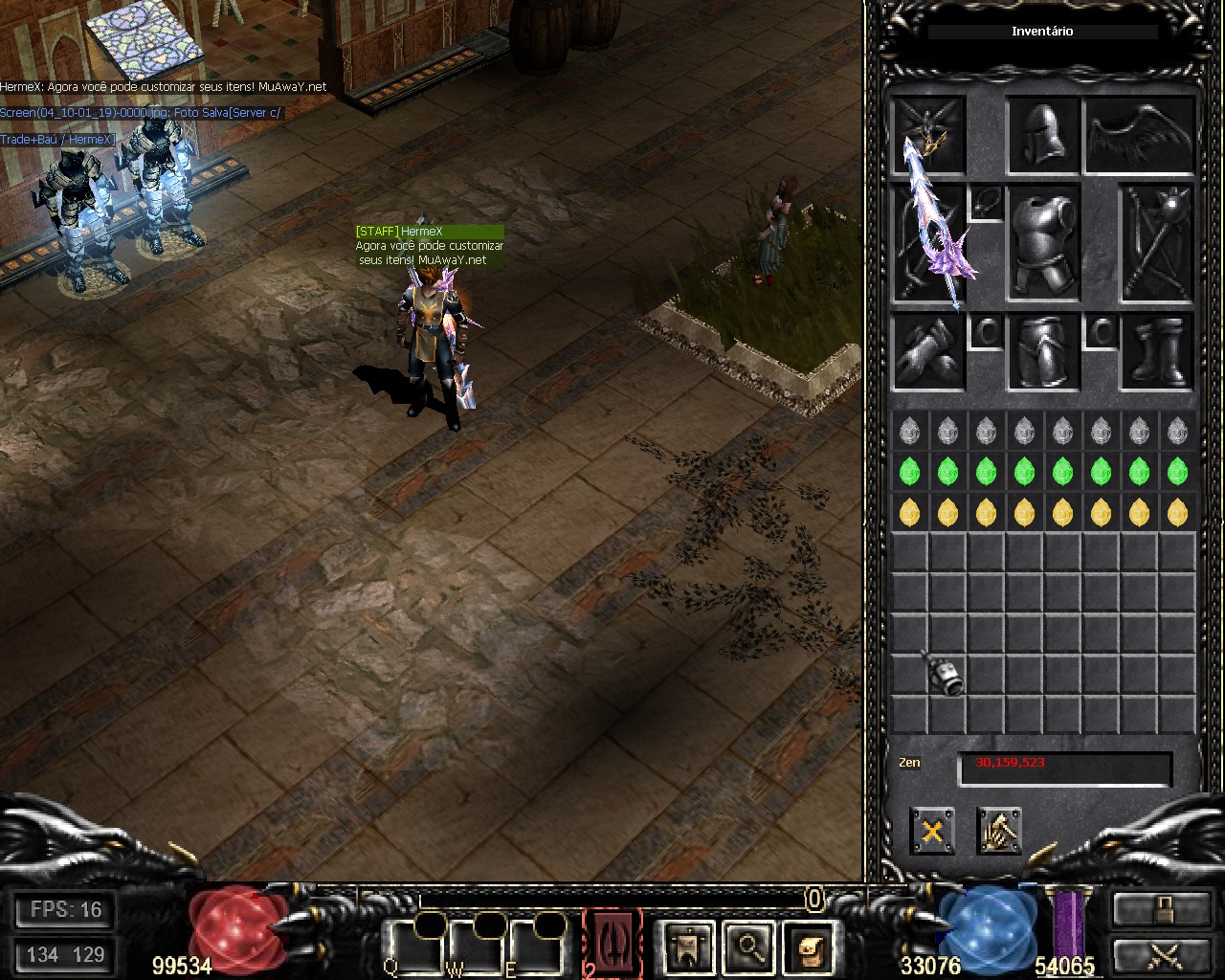The image size is (1225, 980).
Task: Click the helmet equipment slot
Action: pos(1044,135)
